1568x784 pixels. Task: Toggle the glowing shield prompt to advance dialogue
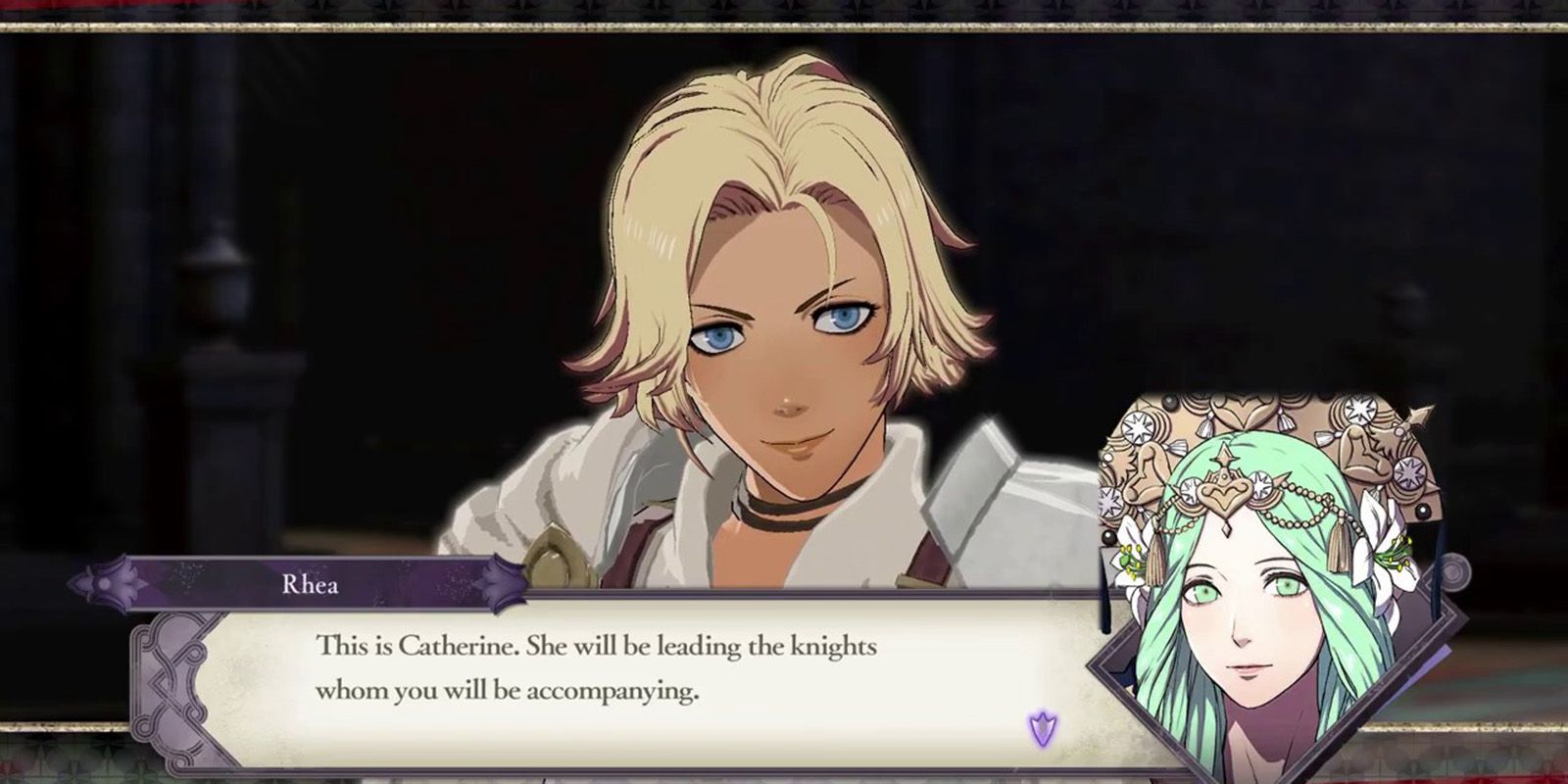(x=1042, y=727)
